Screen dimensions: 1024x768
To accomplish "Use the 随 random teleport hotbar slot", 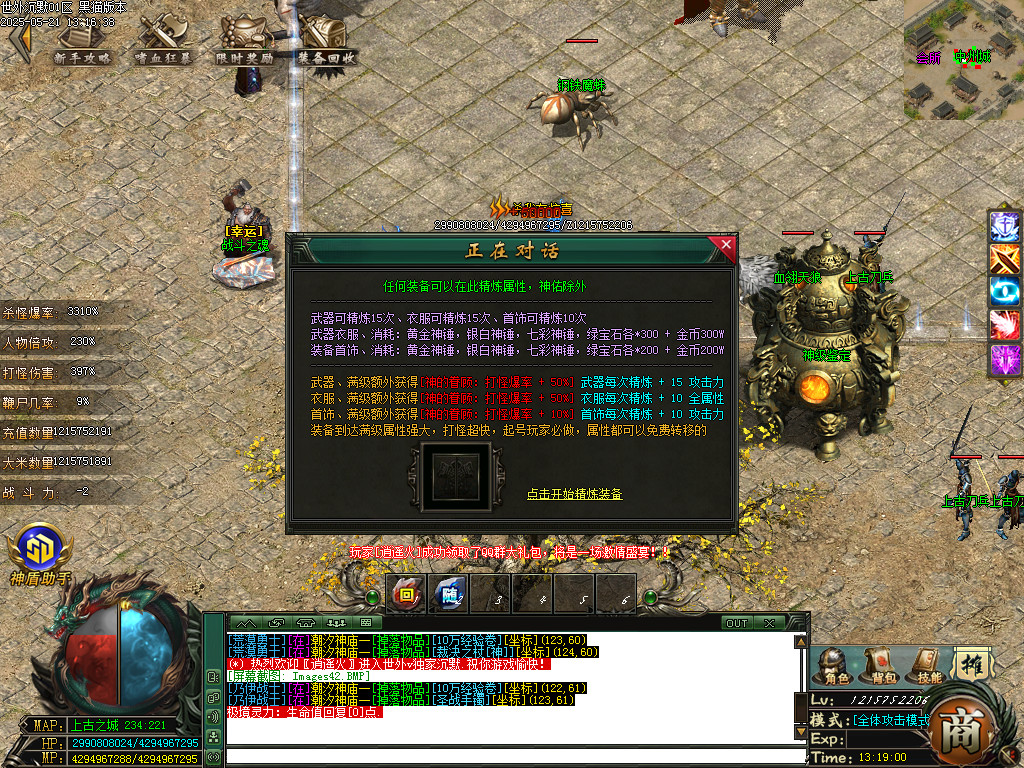I will (449, 595).
